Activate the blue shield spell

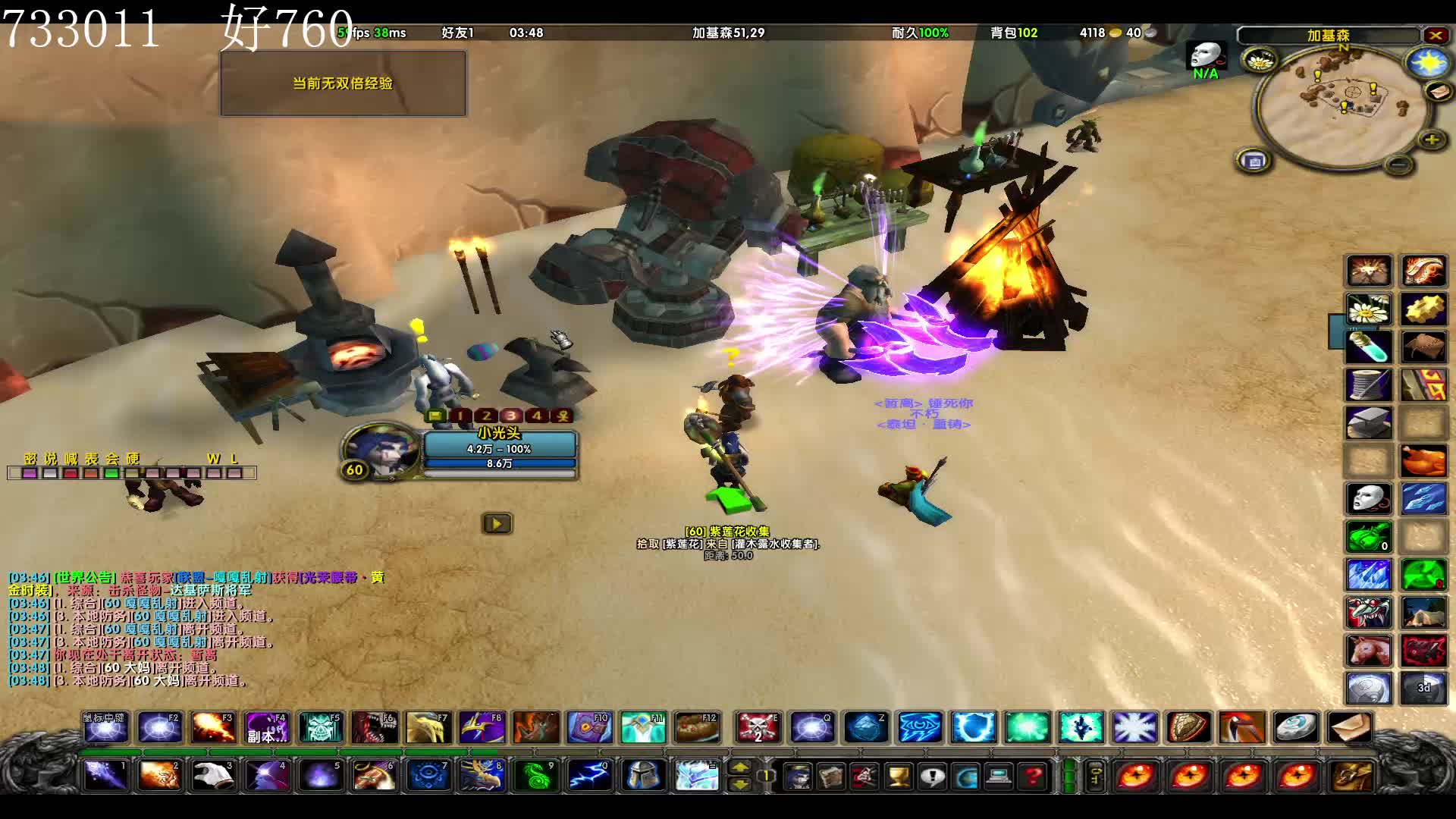[x=973, y=727]
